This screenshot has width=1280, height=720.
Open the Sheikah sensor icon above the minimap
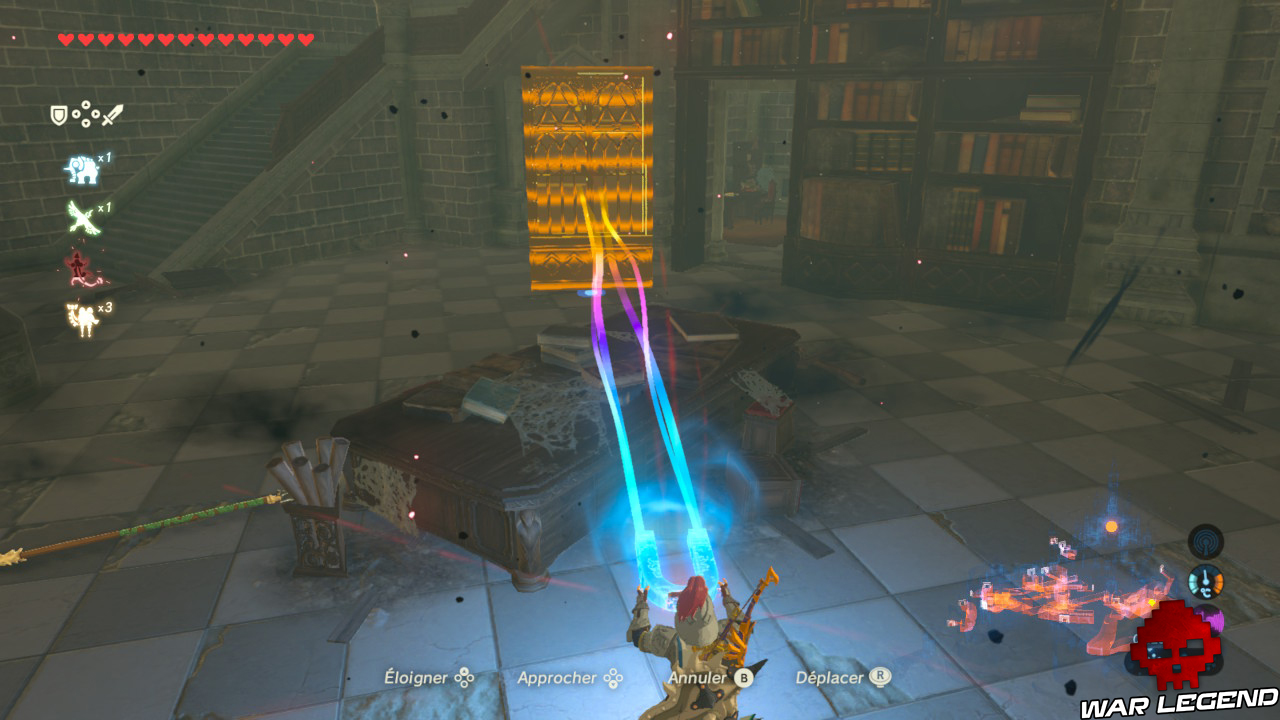1206,542
